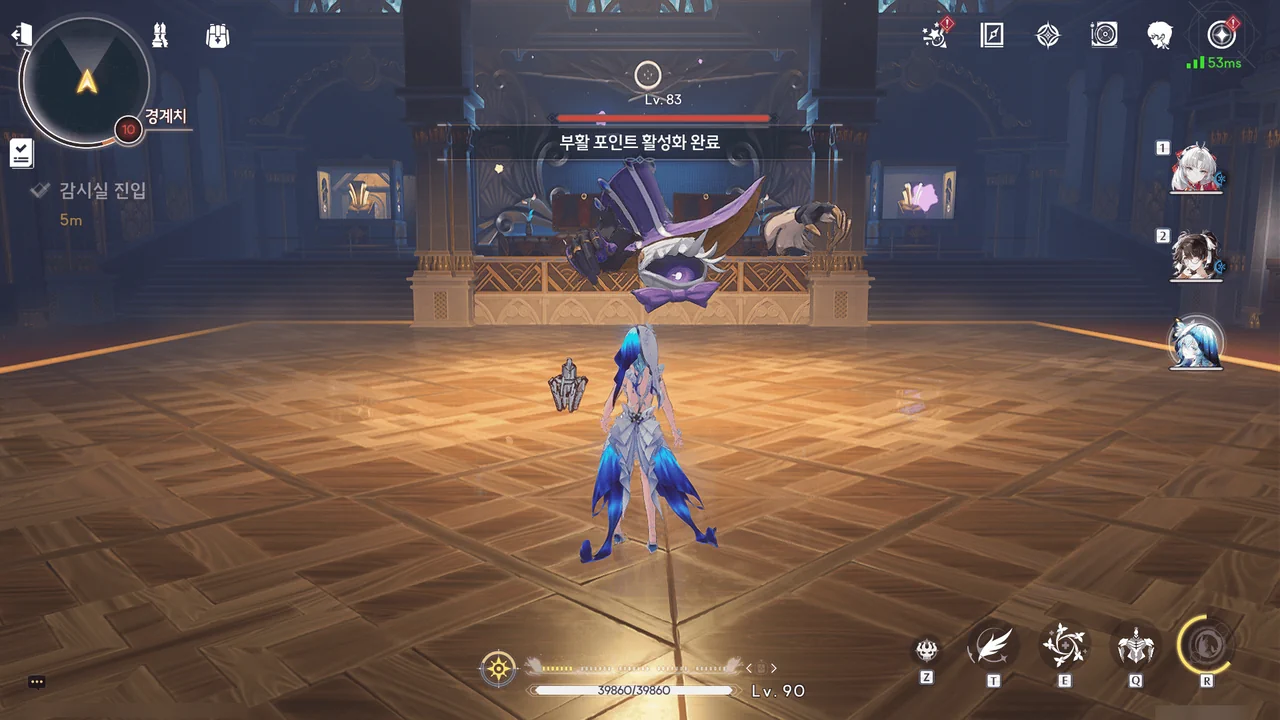Screen dimensions: 1280x720
Task: Use the armored echo skill
Action: (x=1136, y=646)
